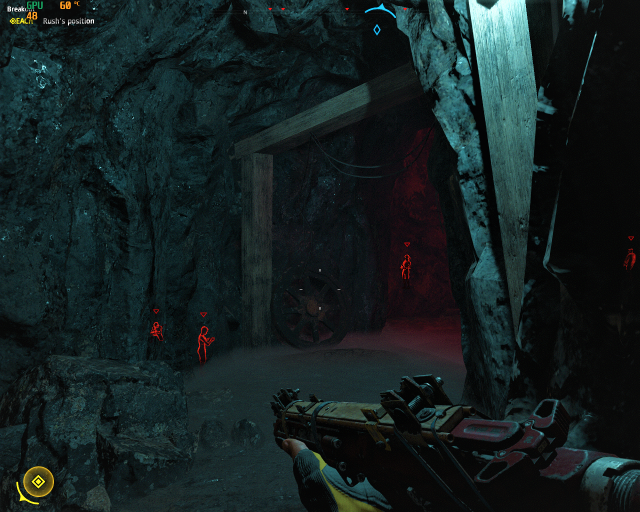Click the blue diamond marker under the compass
Screen dimensions: 640x512
(376, 30)
